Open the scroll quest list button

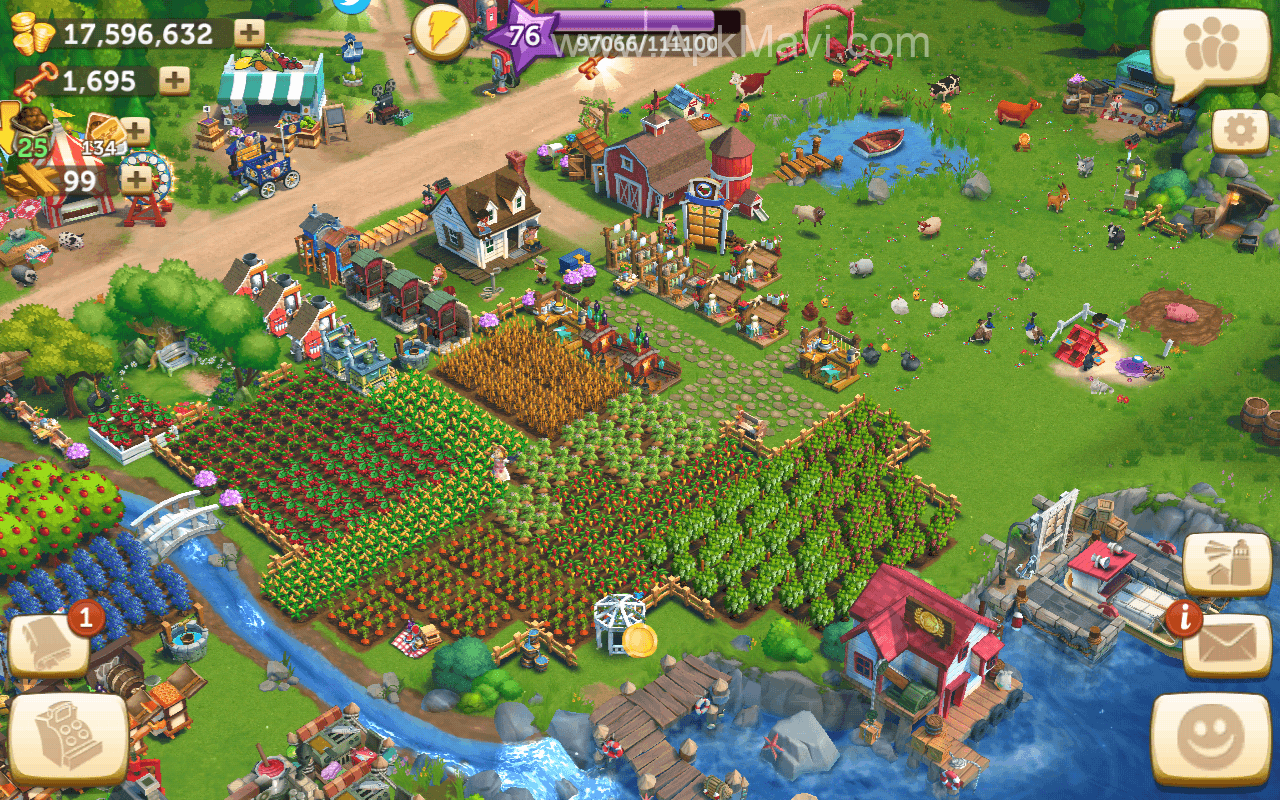pos(48,645)
